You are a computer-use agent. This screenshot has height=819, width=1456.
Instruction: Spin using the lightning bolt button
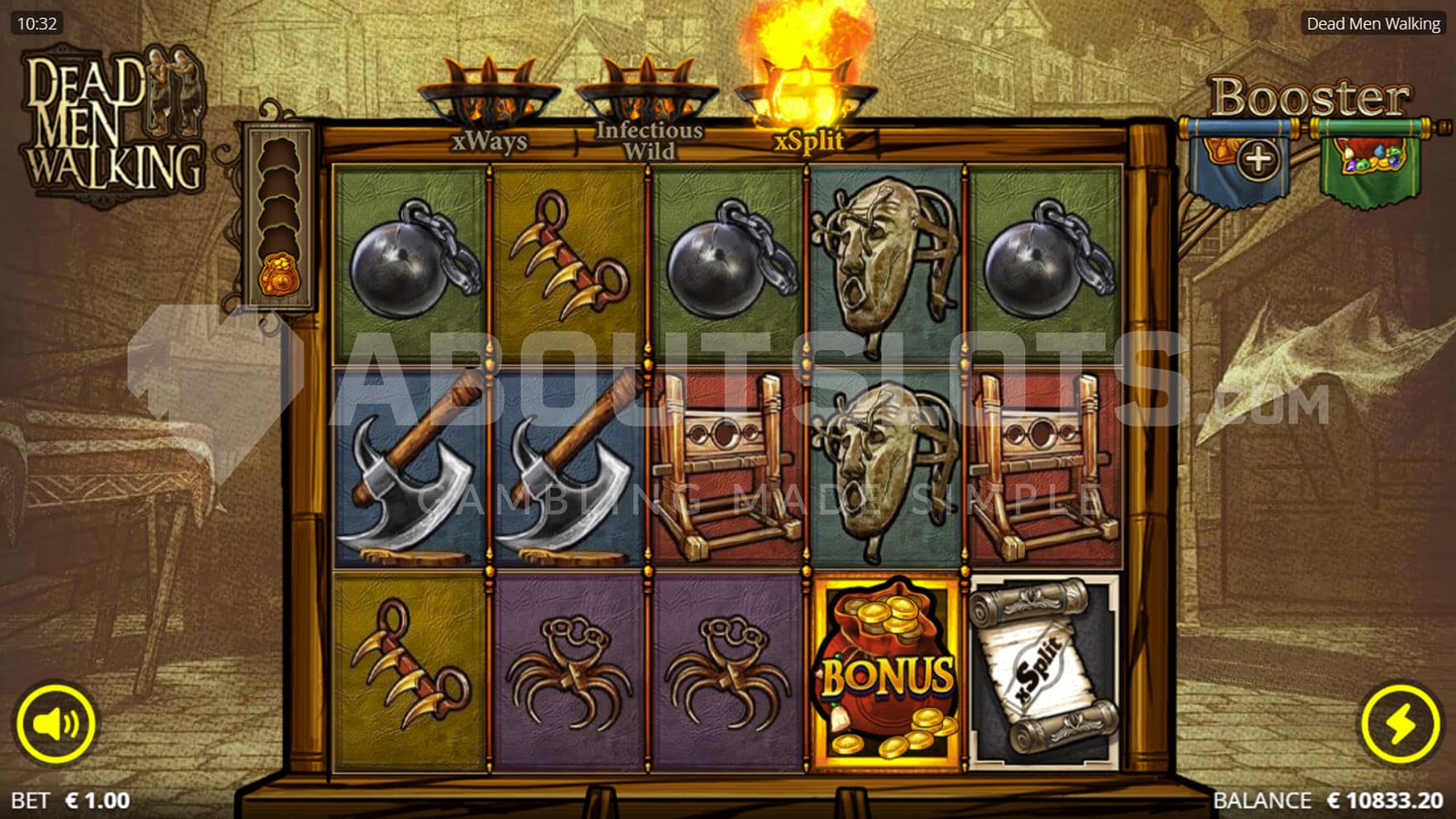point(1400,724)
